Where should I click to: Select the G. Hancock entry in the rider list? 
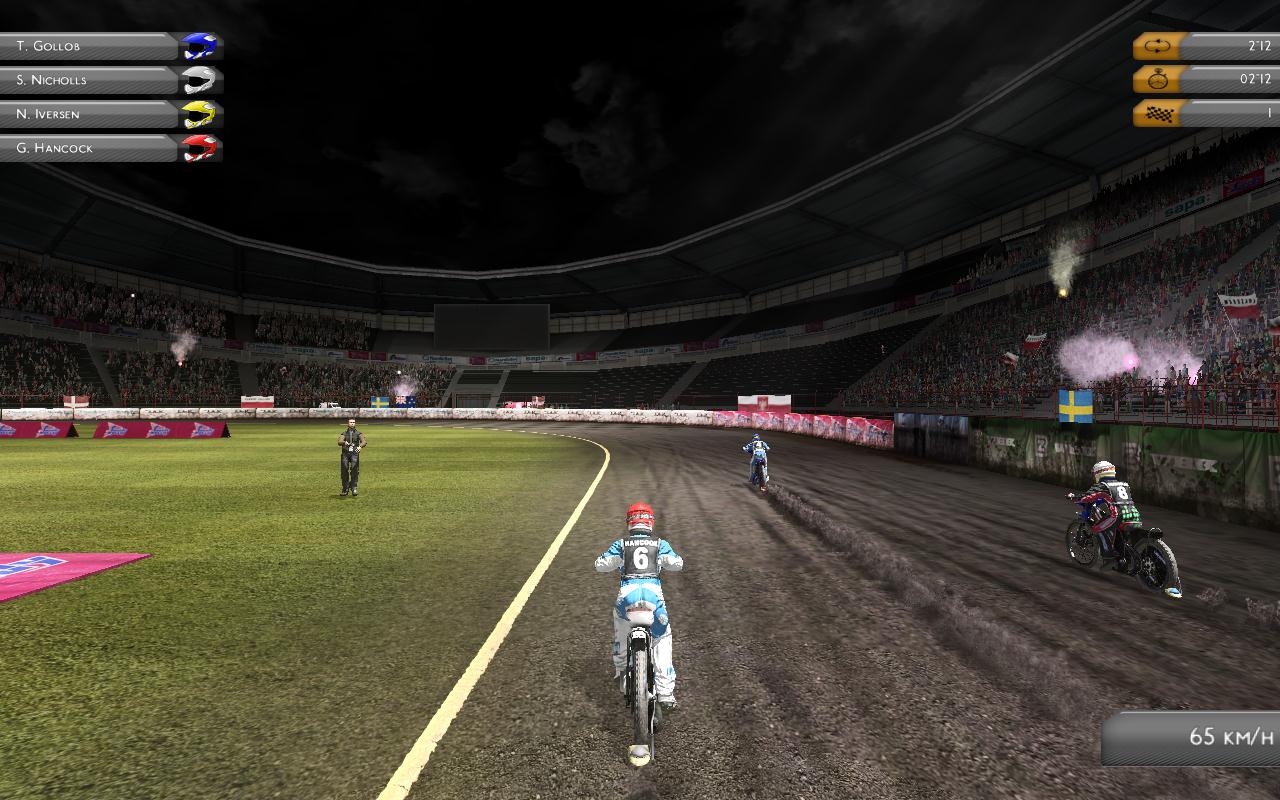tap(90, 149)
